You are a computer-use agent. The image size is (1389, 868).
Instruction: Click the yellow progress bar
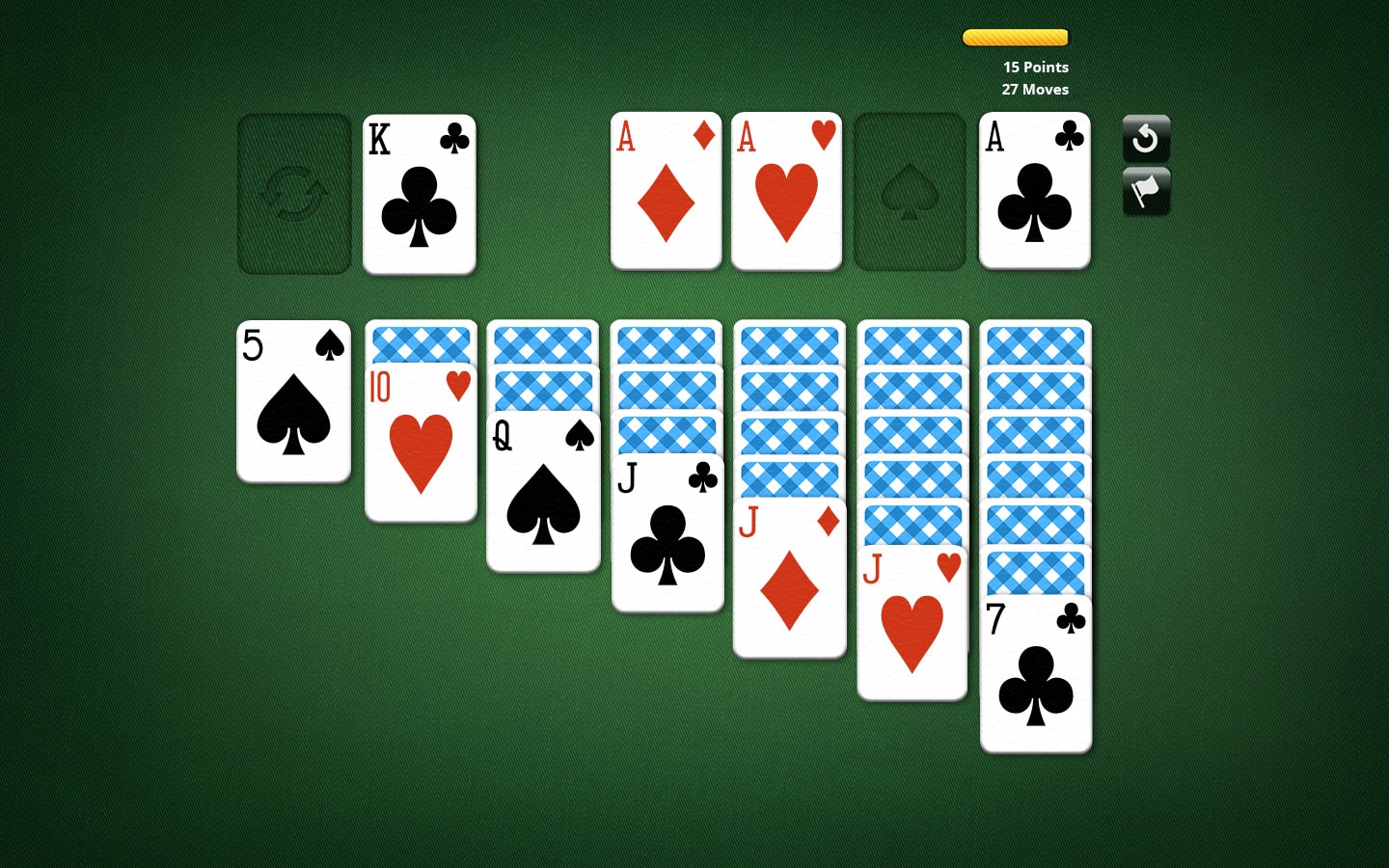(x=1015, y=37)
